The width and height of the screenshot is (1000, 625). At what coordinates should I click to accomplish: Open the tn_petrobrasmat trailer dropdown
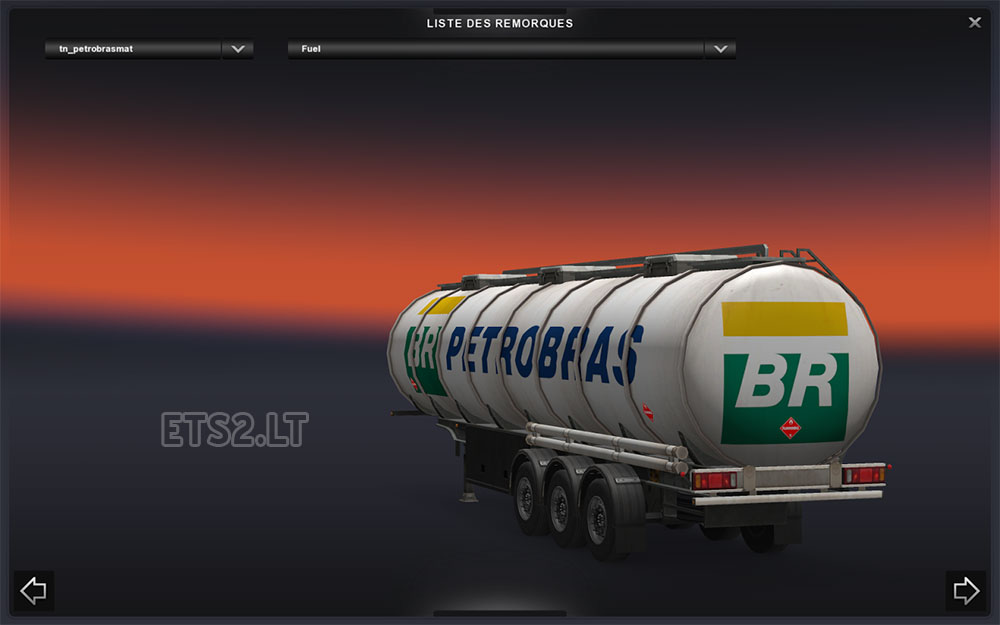pyautogui.click(x=237, y=49)
